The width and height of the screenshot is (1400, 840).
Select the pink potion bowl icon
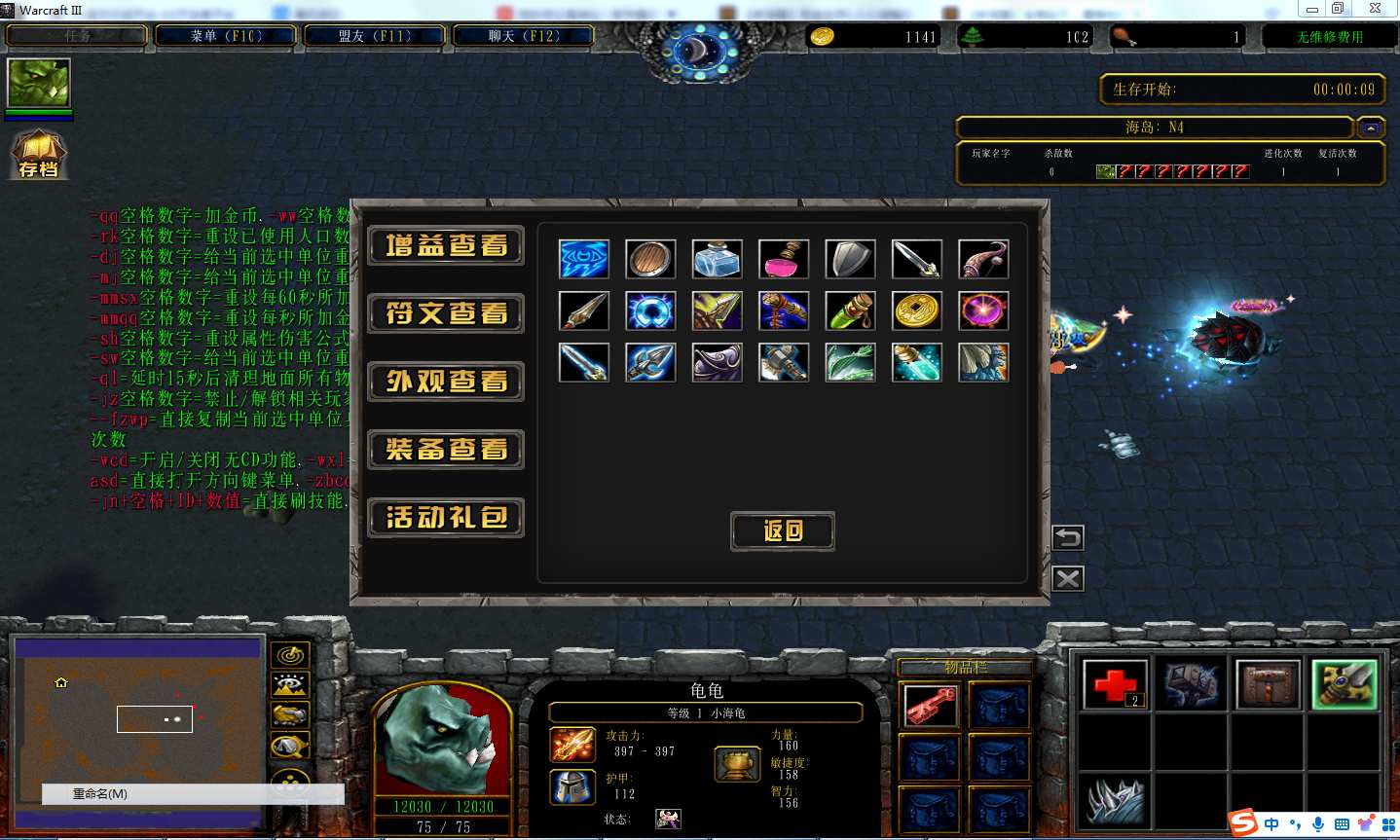tap(783, 259)
